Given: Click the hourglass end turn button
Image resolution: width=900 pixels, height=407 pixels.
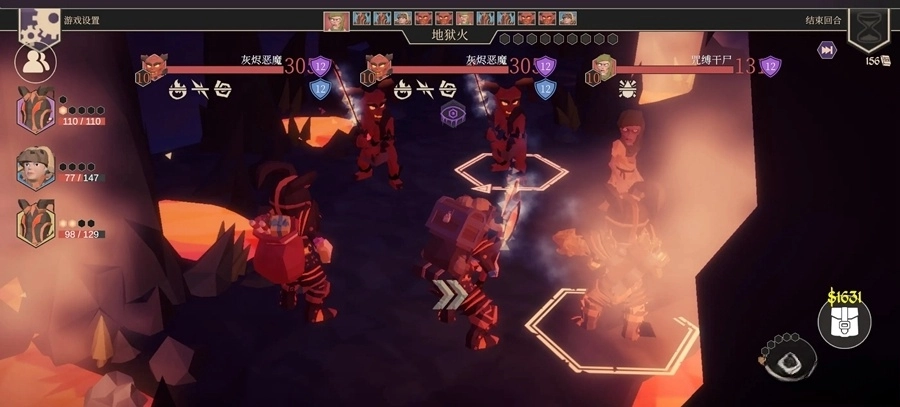Looking at the screenshot, I should (869, 22).
